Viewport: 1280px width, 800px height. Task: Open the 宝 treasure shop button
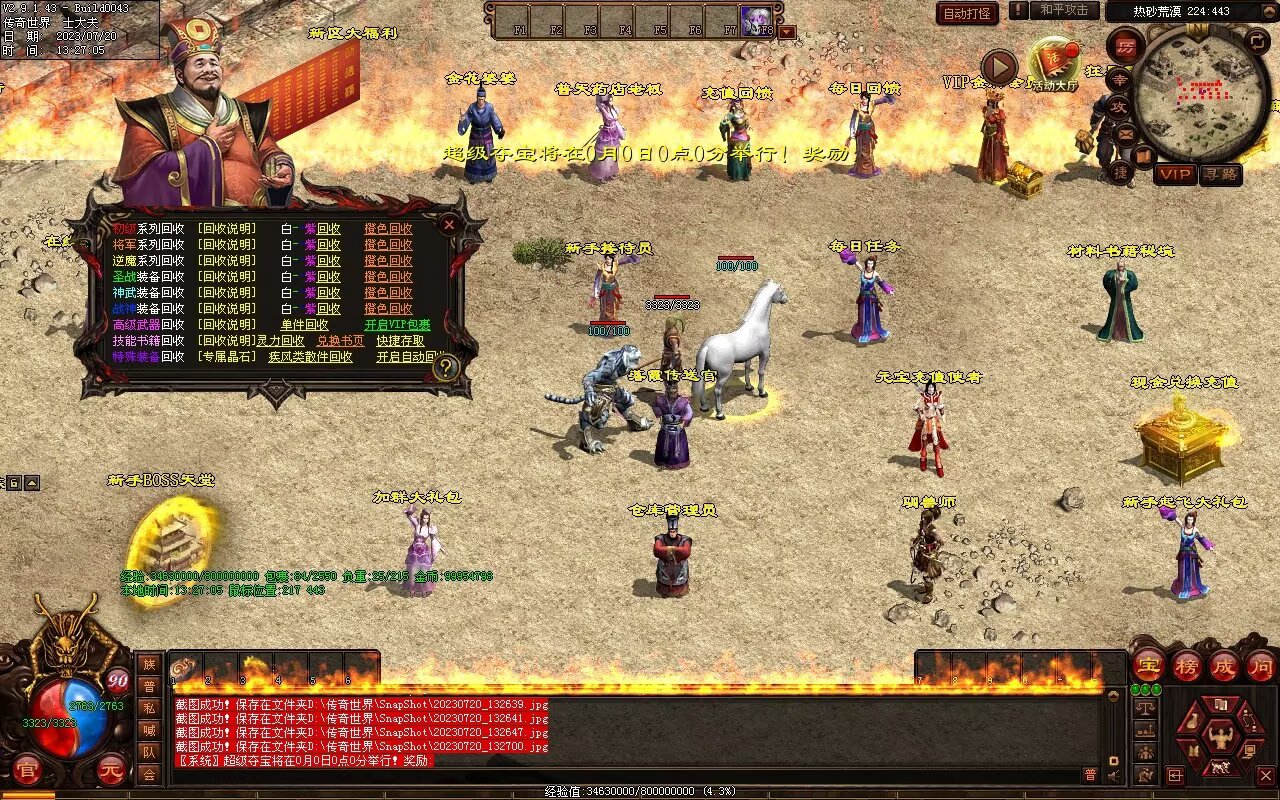pos(1148,665)
